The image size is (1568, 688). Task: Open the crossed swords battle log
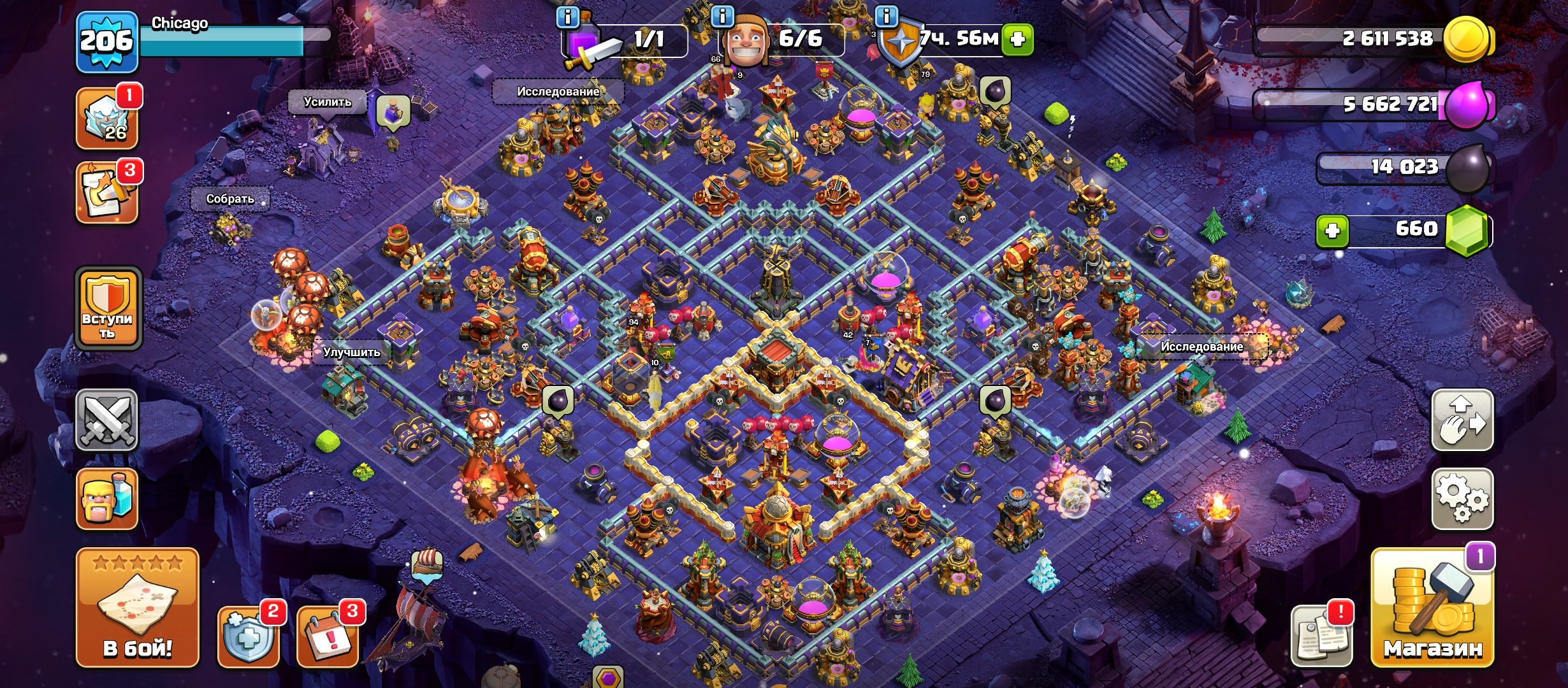pos(106,420)
